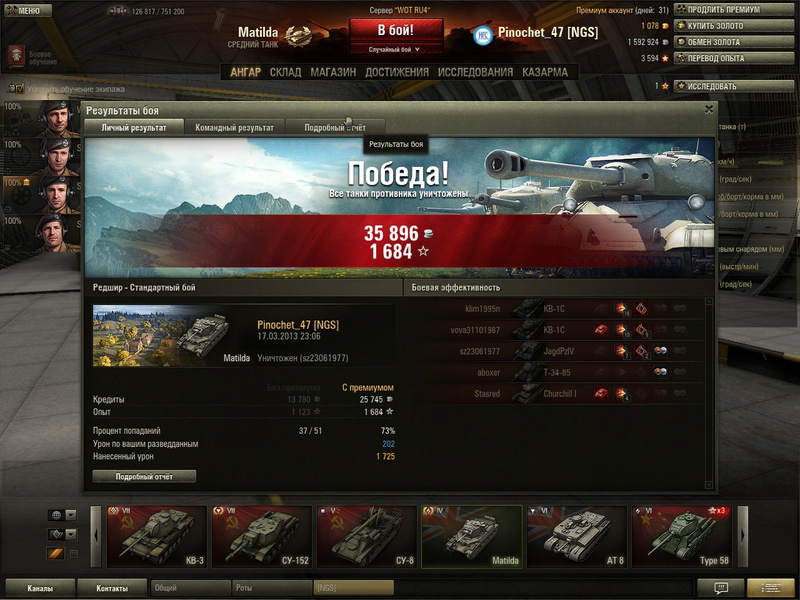Image resolution: width=800 pixels, height=600 pixels.
Task: Switch to Командный результат tab
Action: 234,128
